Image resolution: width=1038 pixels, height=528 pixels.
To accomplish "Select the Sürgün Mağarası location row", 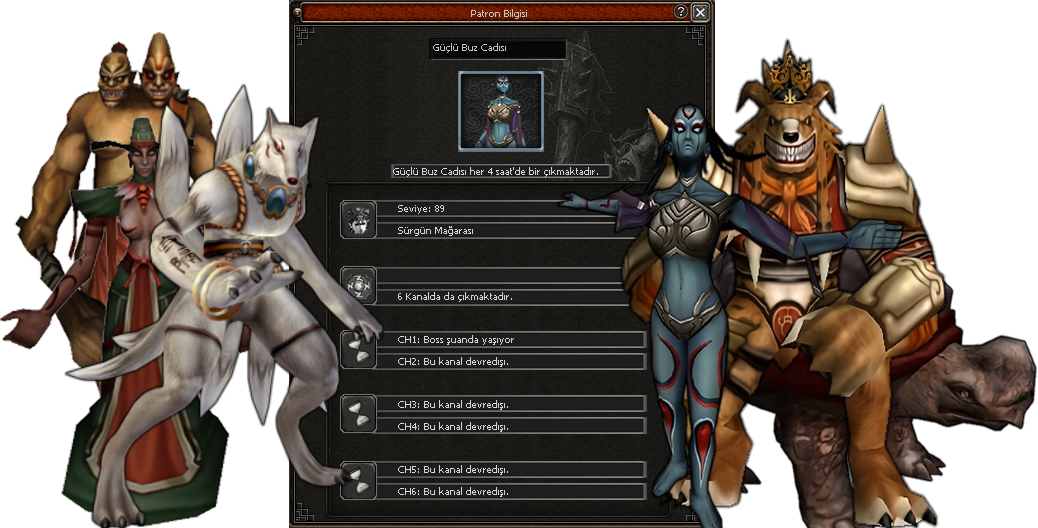I will click(x=500, y=229).
